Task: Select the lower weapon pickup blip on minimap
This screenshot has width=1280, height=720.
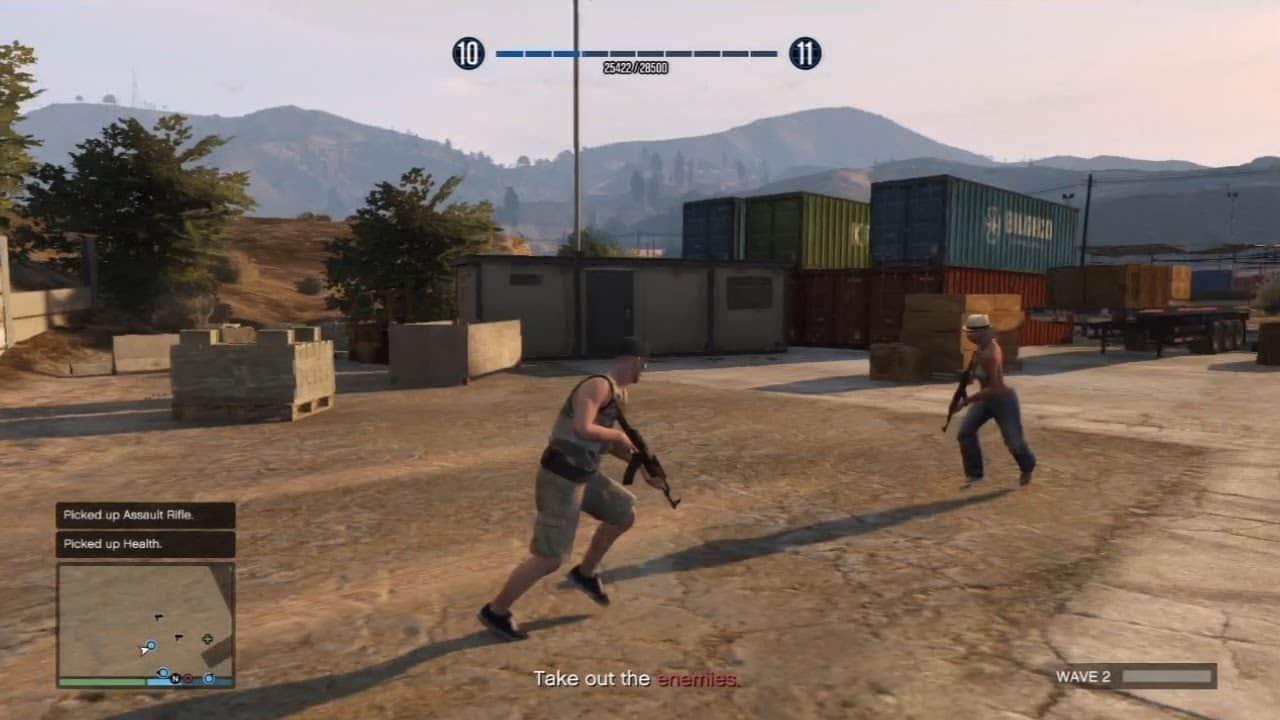Action: pyautogui.click(x=179, y=637)
